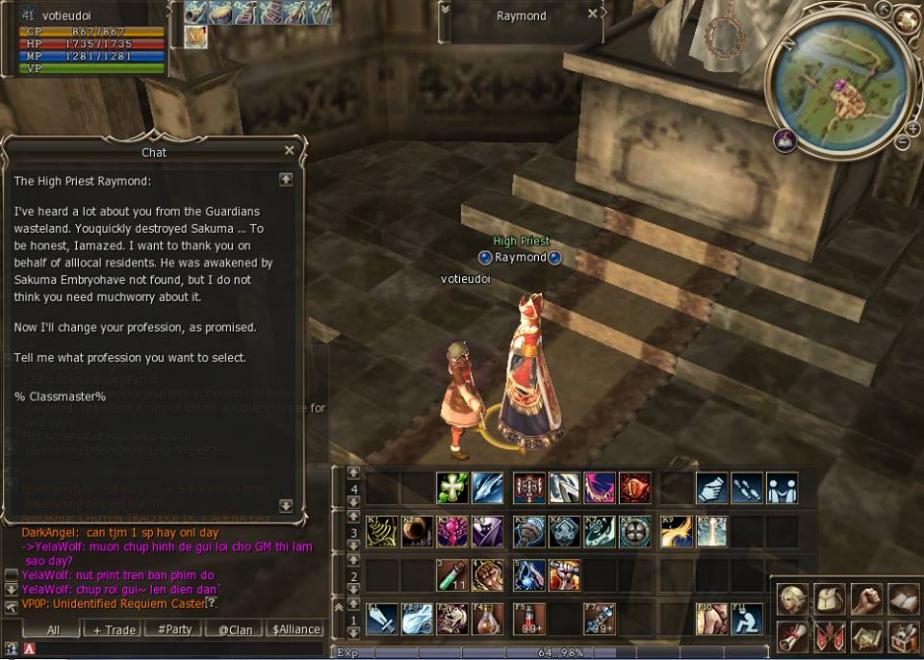
Task: Switch to the All chat tab
Action: tap(53, 629)
